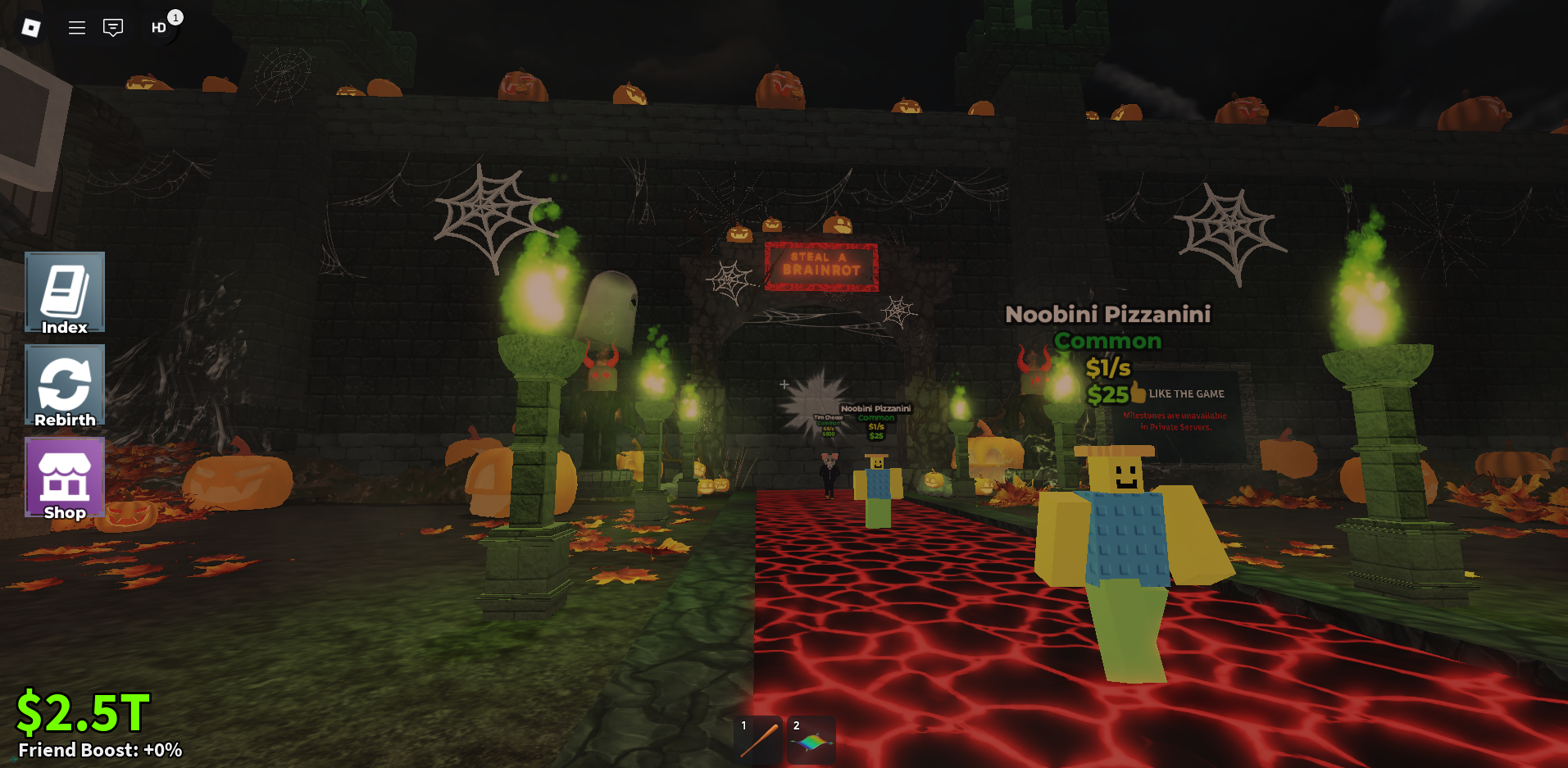The height and width of the screenshot is (768, 1568).
Task: Click the $1/s income label
Action: (1107, 367)
